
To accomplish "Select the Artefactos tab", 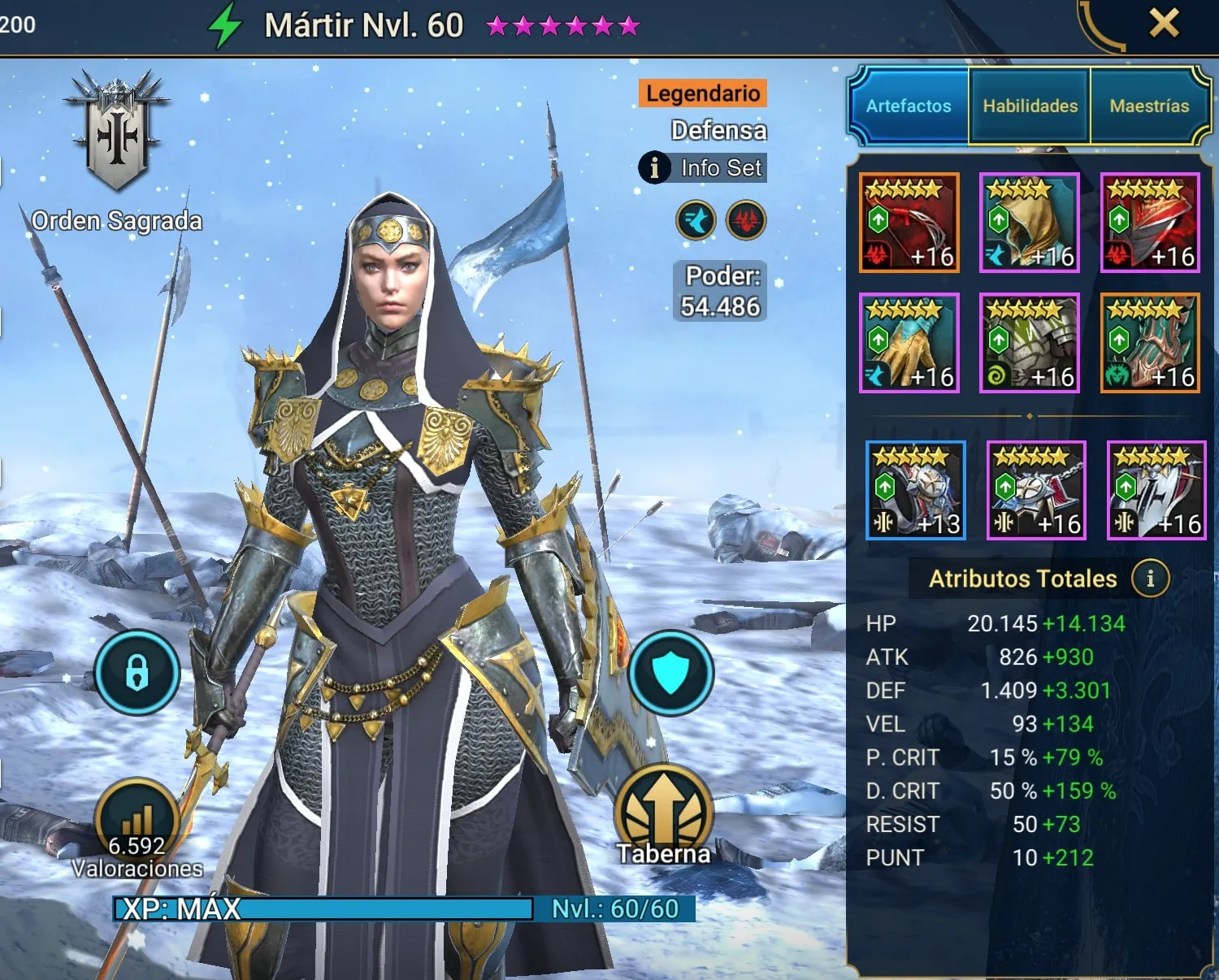I will coord(908,106).
